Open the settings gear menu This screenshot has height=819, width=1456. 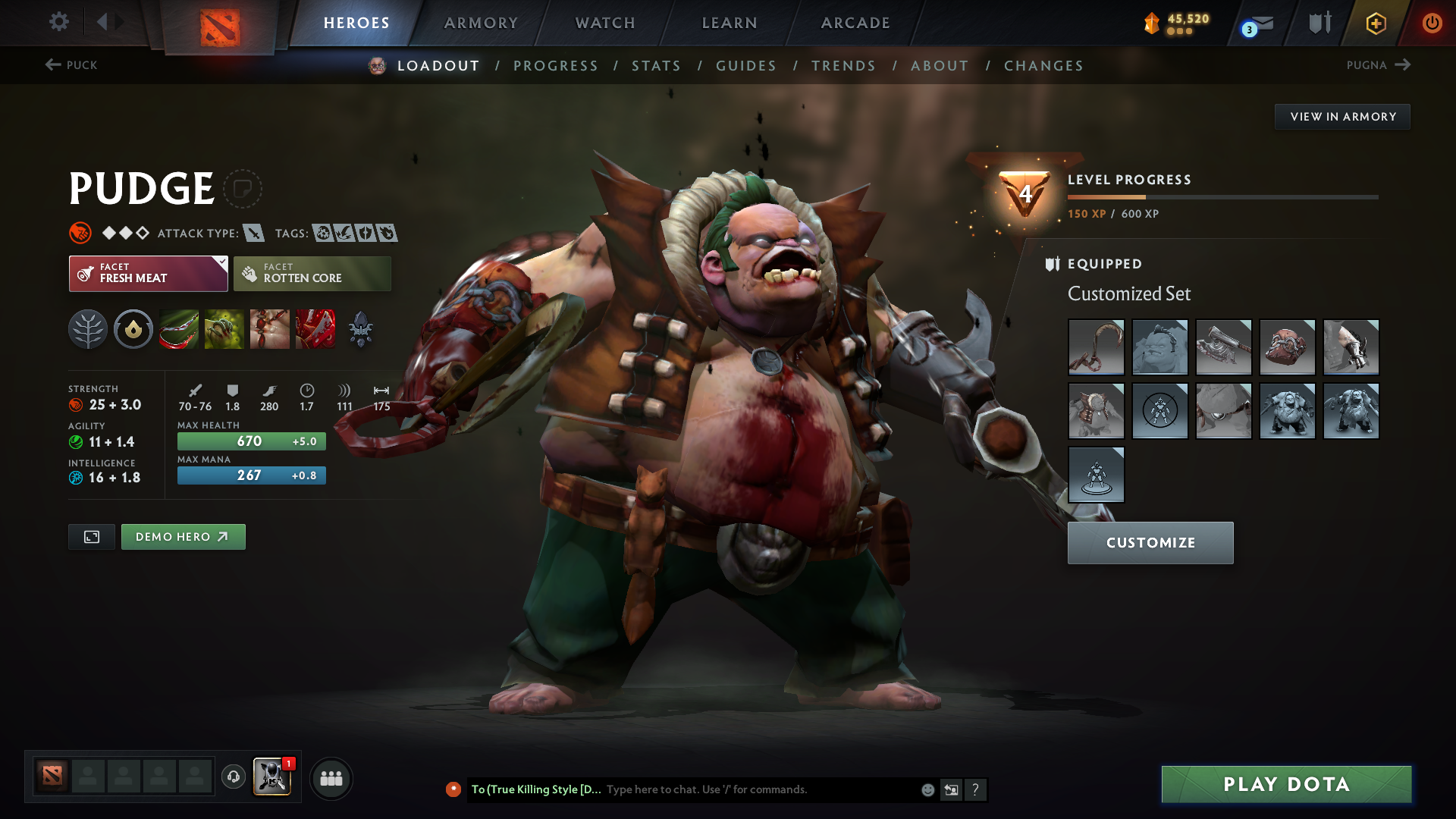click(x=59, y=22)
